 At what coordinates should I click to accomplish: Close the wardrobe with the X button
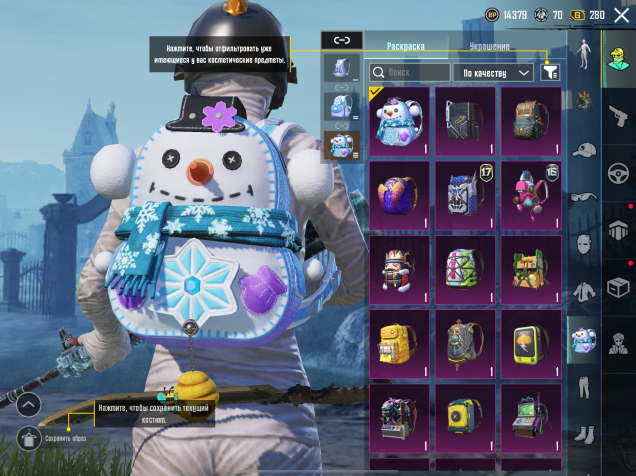(x=620, y=15)
